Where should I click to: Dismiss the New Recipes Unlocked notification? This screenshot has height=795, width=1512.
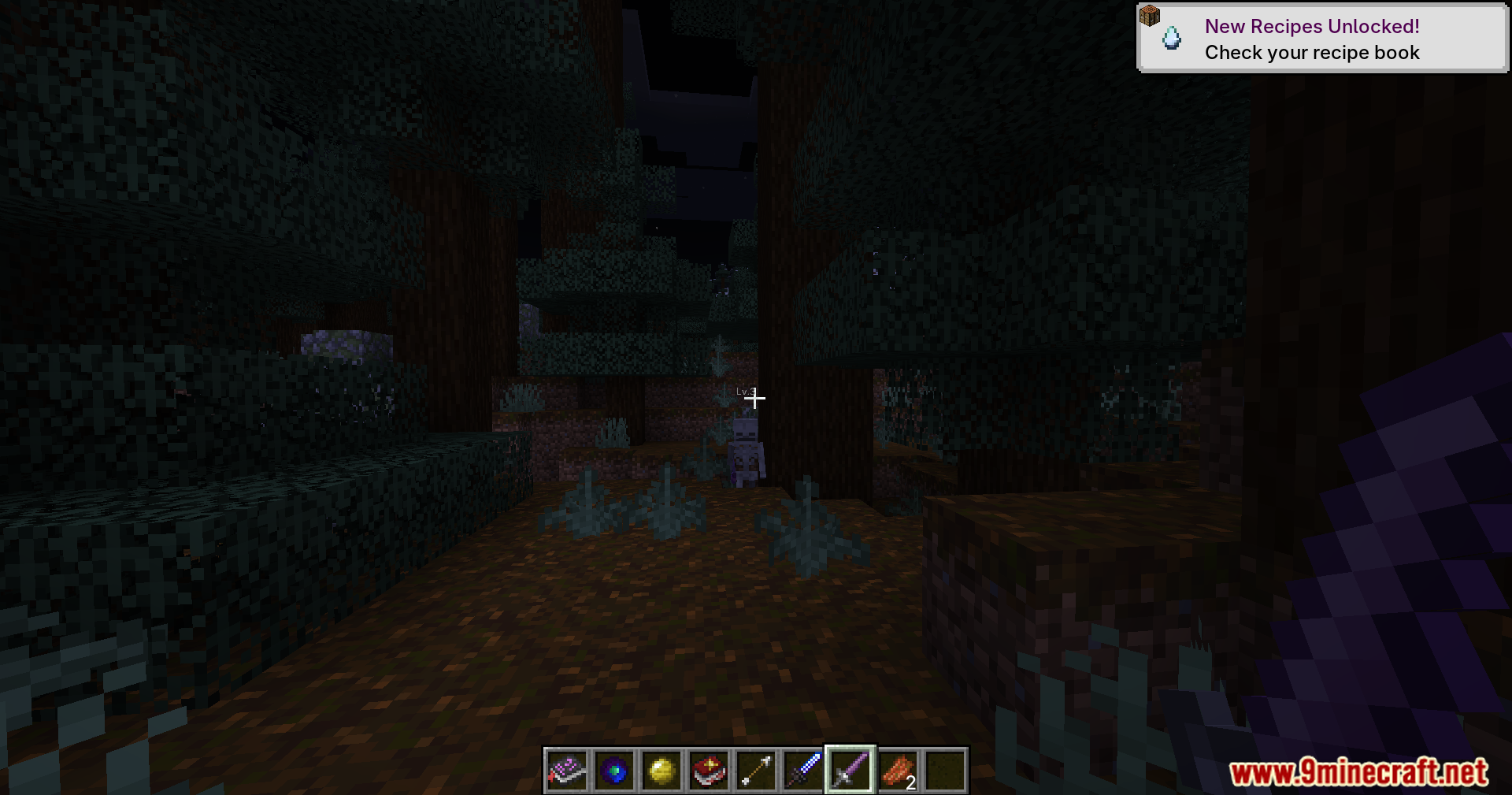click(x=1321, y=37)
